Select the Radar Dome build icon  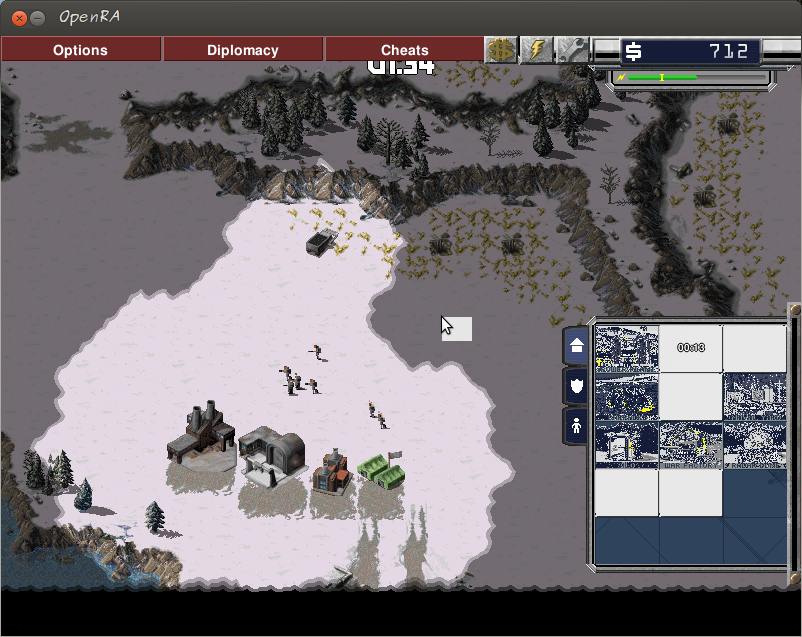click(755, 444)
